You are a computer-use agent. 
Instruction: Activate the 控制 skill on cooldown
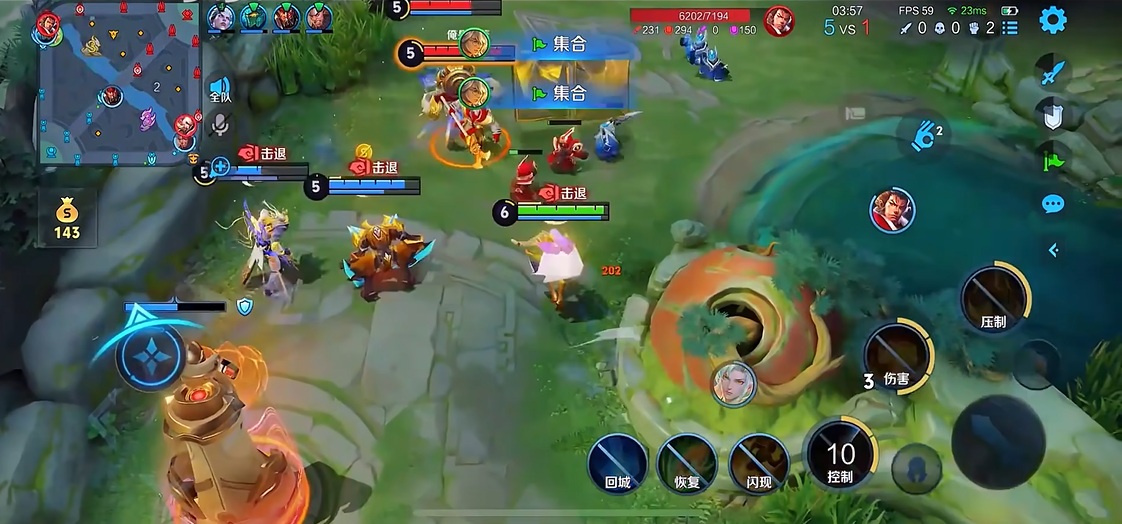tap(840, 455)
